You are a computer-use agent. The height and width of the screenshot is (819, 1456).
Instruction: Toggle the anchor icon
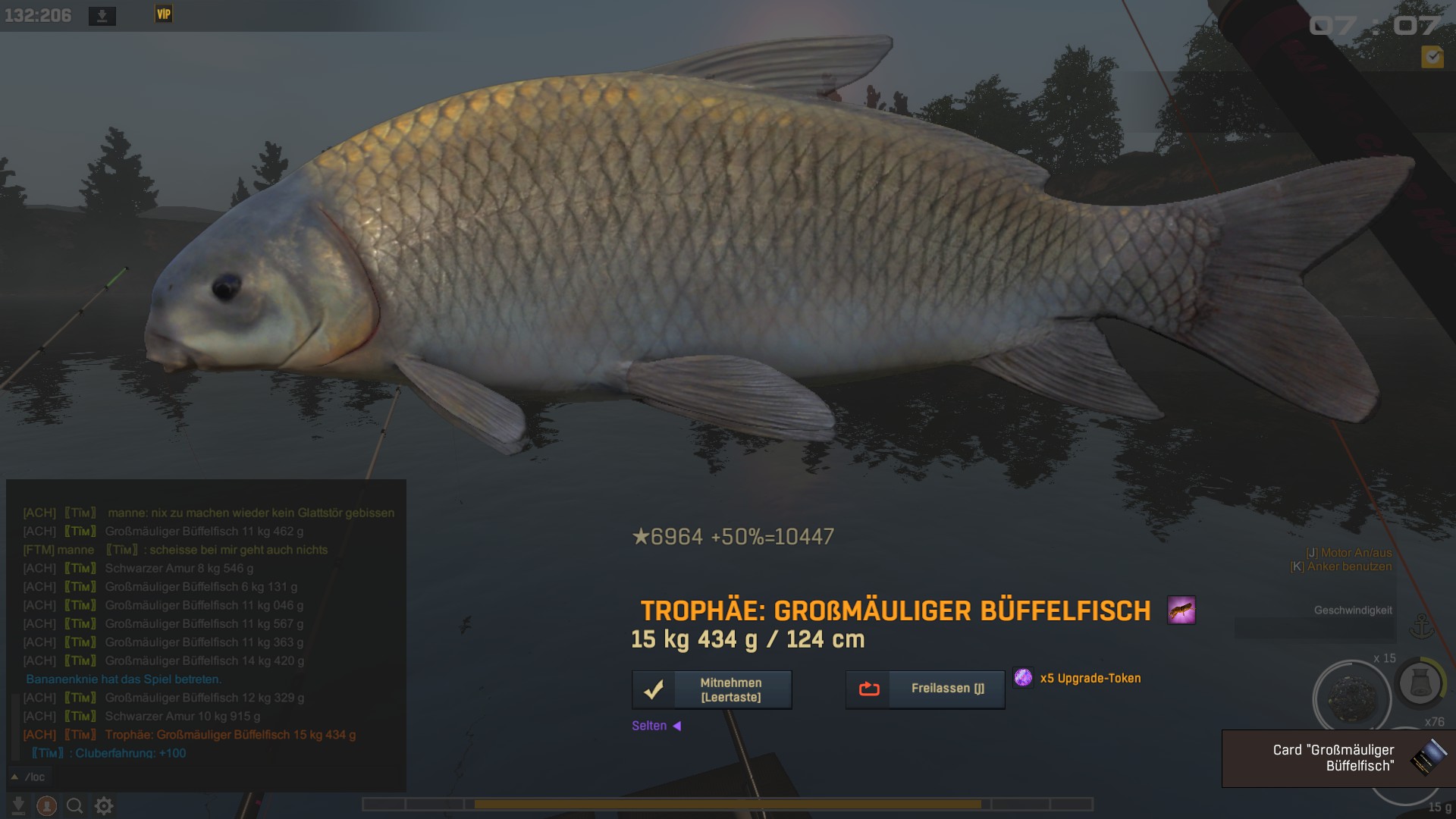pos(1422,627)
